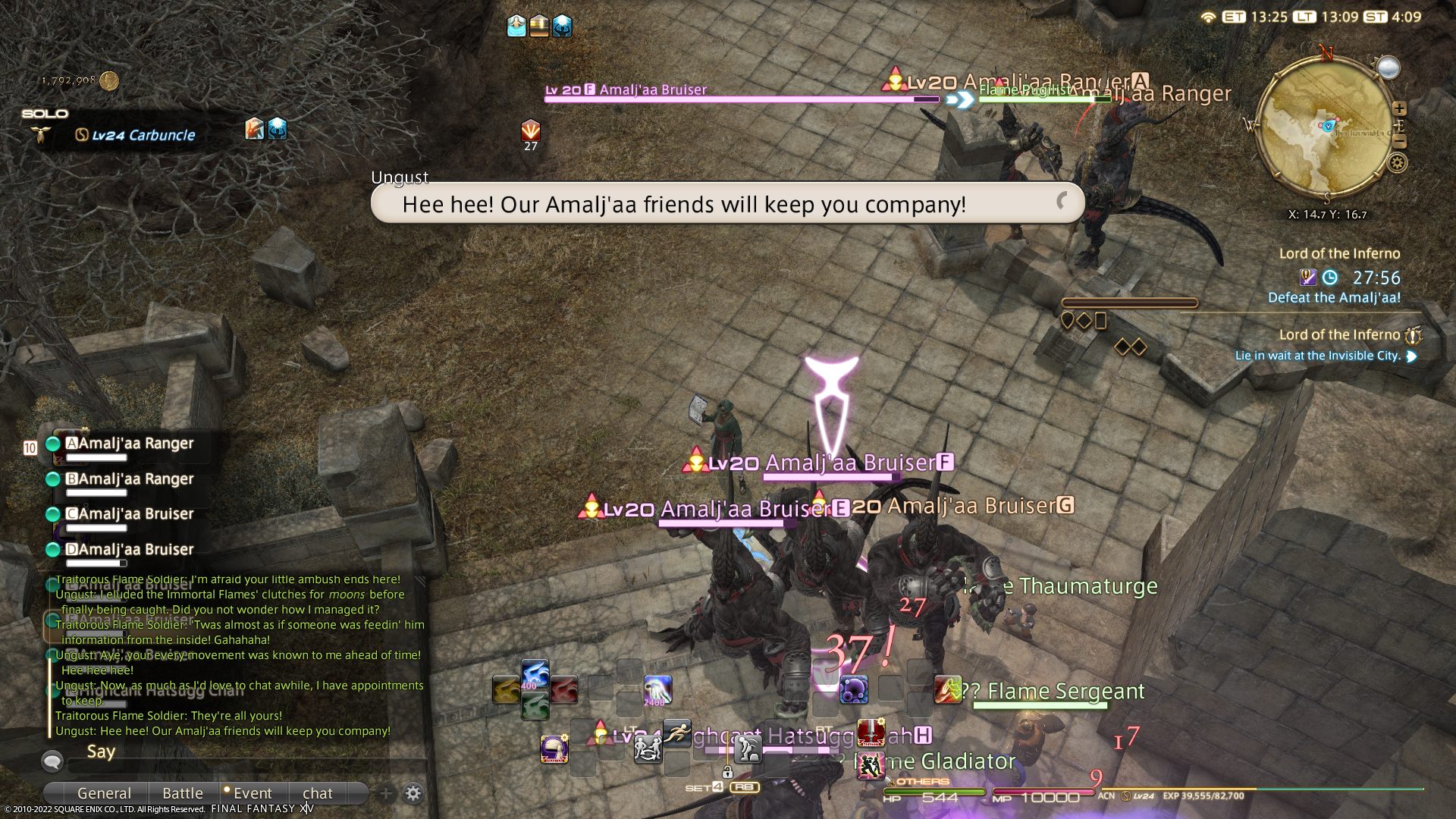Zoom out the minimap
This screenshot has height=819, width=1456.
tap(1400, 142)
